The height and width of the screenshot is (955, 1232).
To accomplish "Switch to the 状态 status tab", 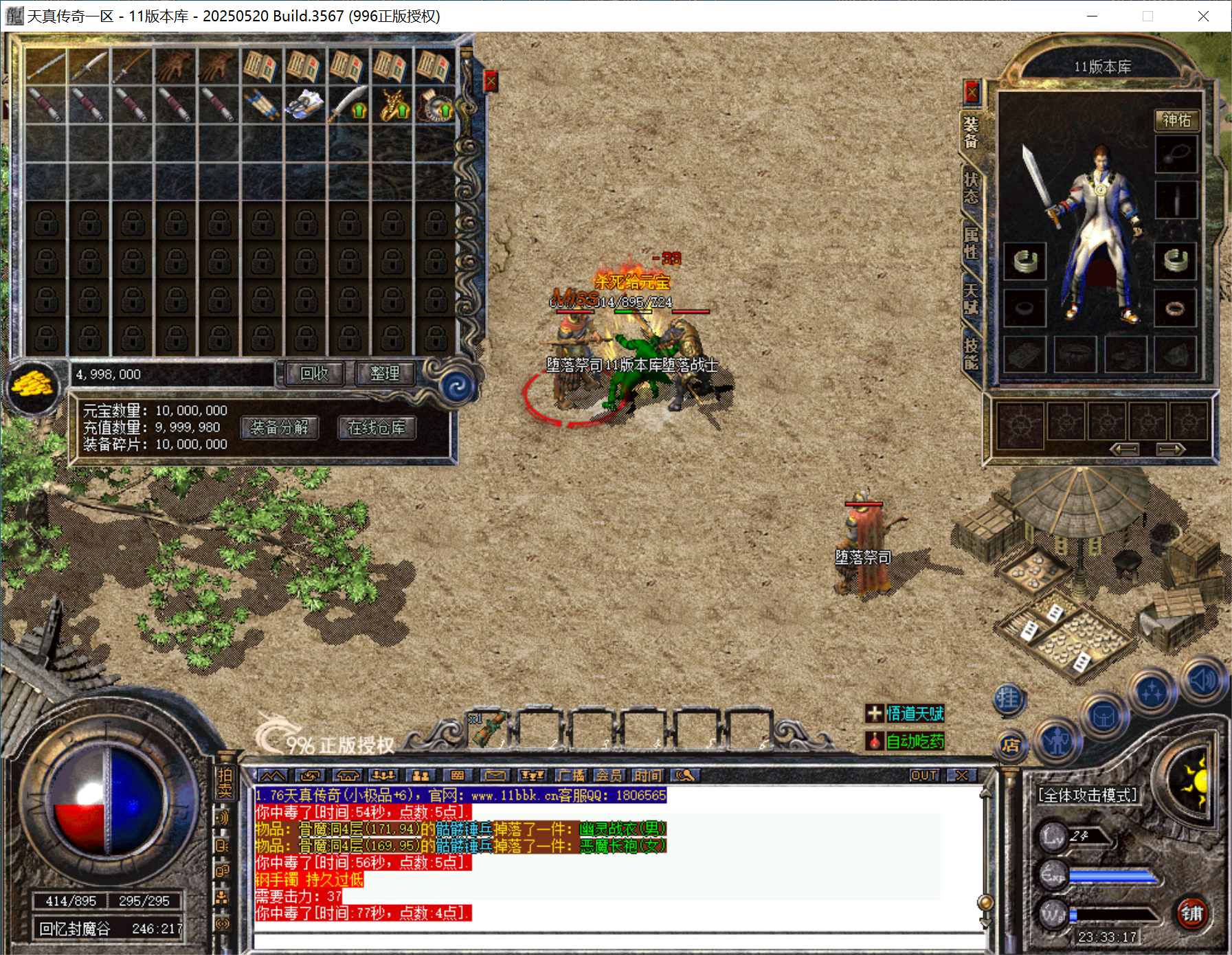I will point(971,188).
